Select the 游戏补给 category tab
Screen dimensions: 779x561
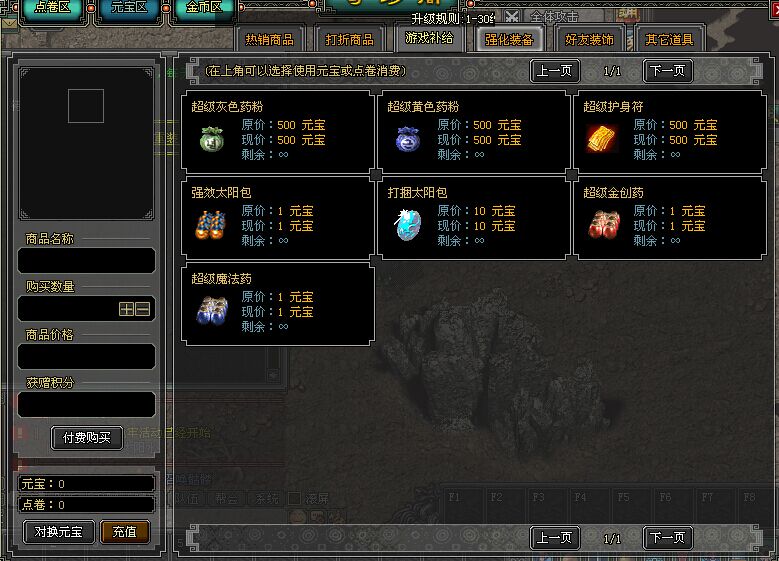click(x=428, y=38)
